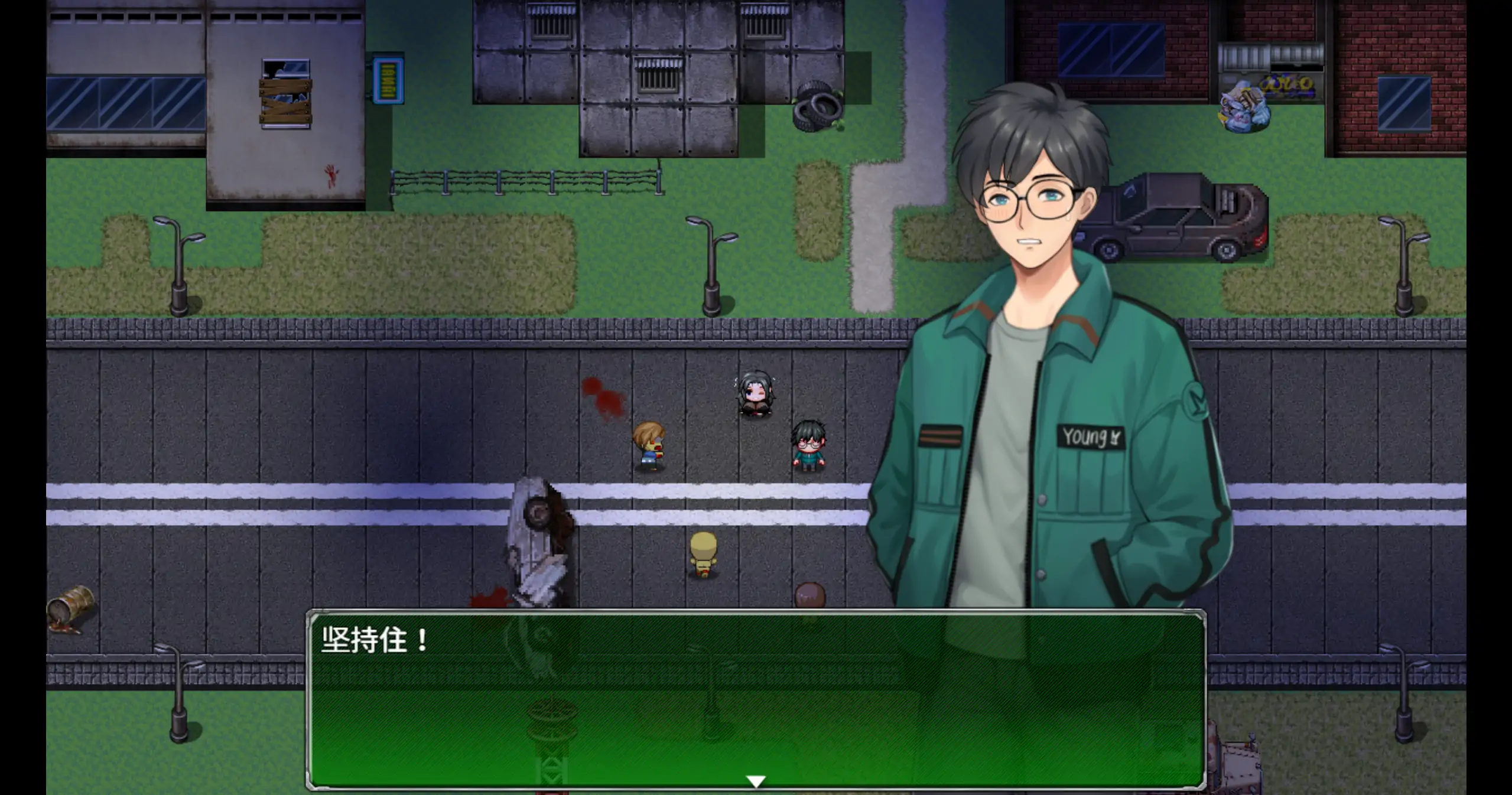
Task: Select the bloody handprint on the white wall
Action: coord(331,172)
